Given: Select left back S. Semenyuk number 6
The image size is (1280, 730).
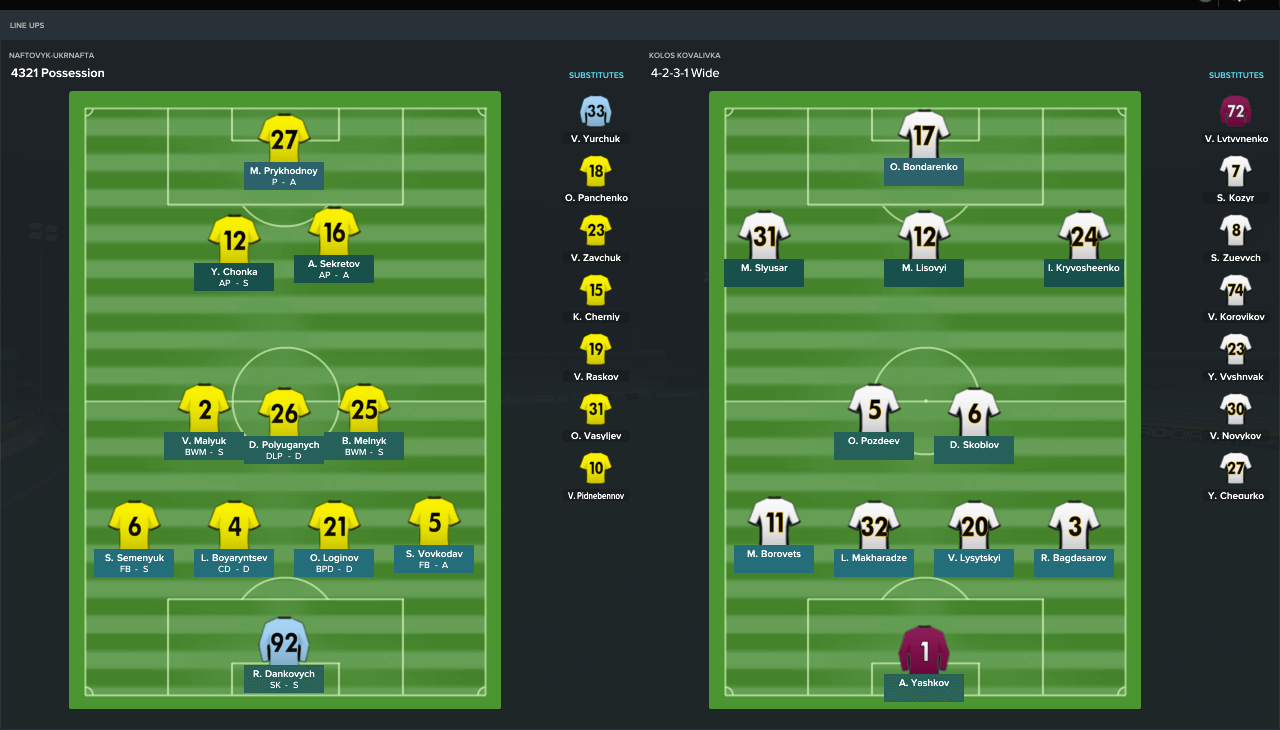Looking at the screenshot, I should (134, 525).
